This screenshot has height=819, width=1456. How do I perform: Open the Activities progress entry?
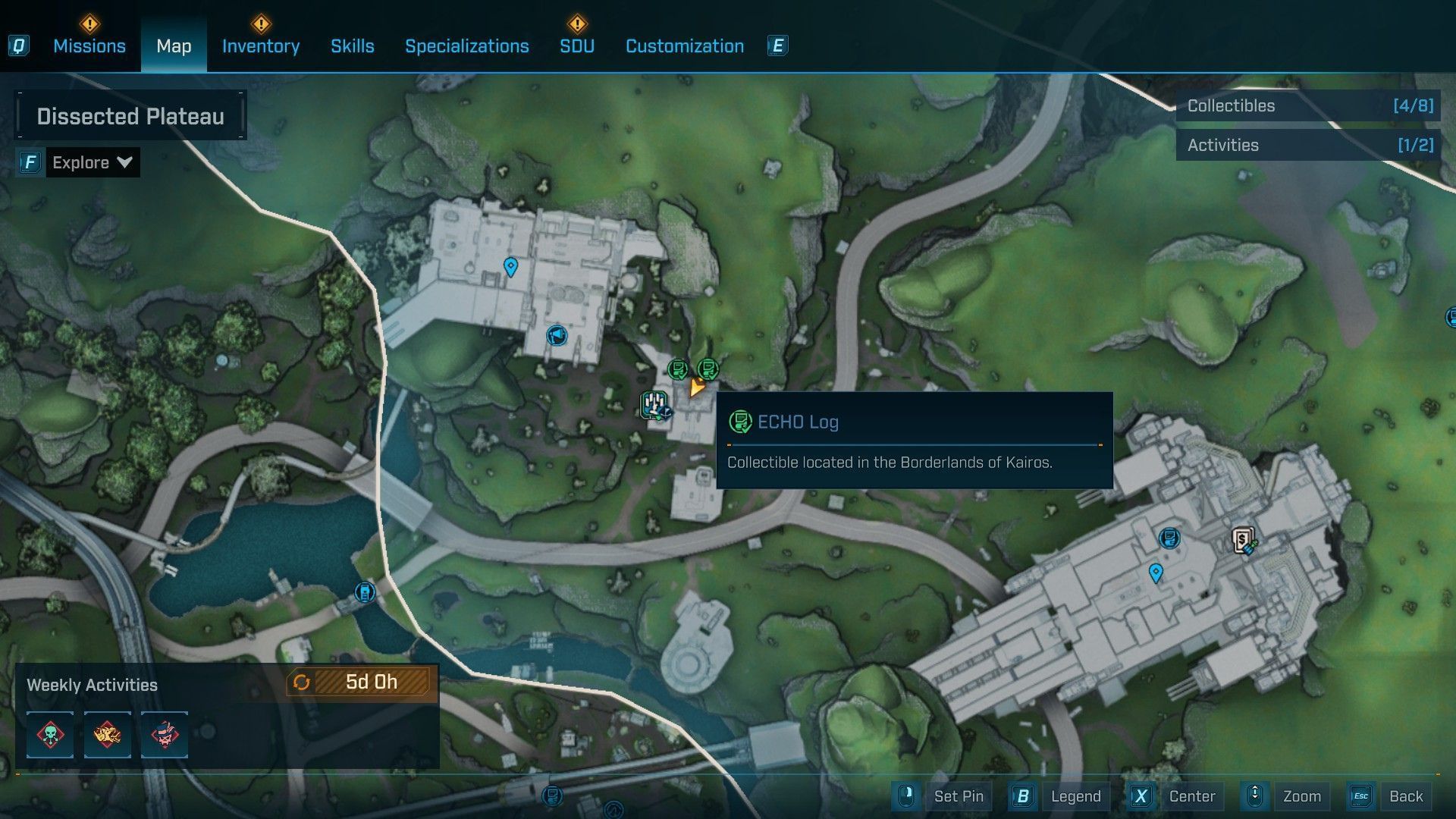pyautogui.click(x=1308, y=146)
